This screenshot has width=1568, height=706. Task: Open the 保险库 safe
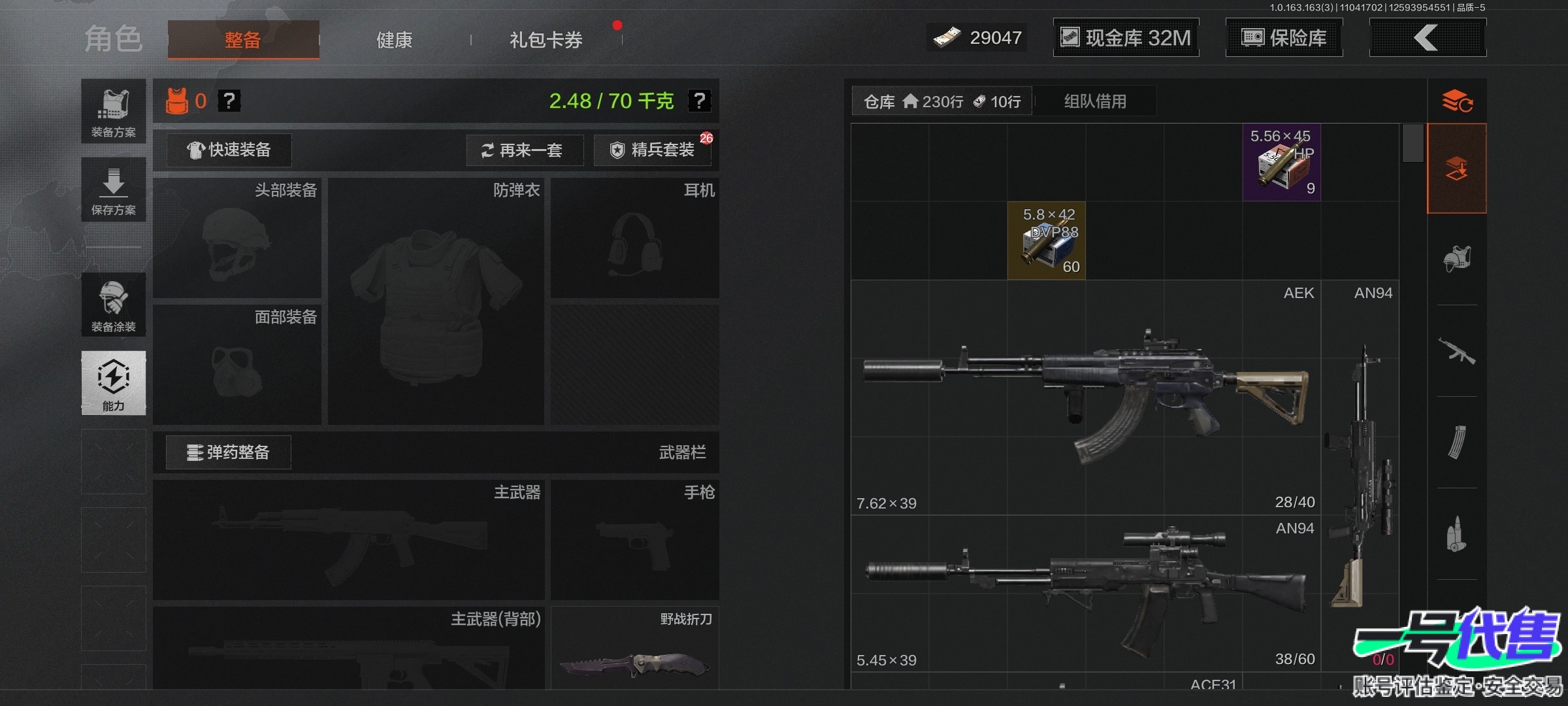pyautogui.click(x=1284, y=38)
